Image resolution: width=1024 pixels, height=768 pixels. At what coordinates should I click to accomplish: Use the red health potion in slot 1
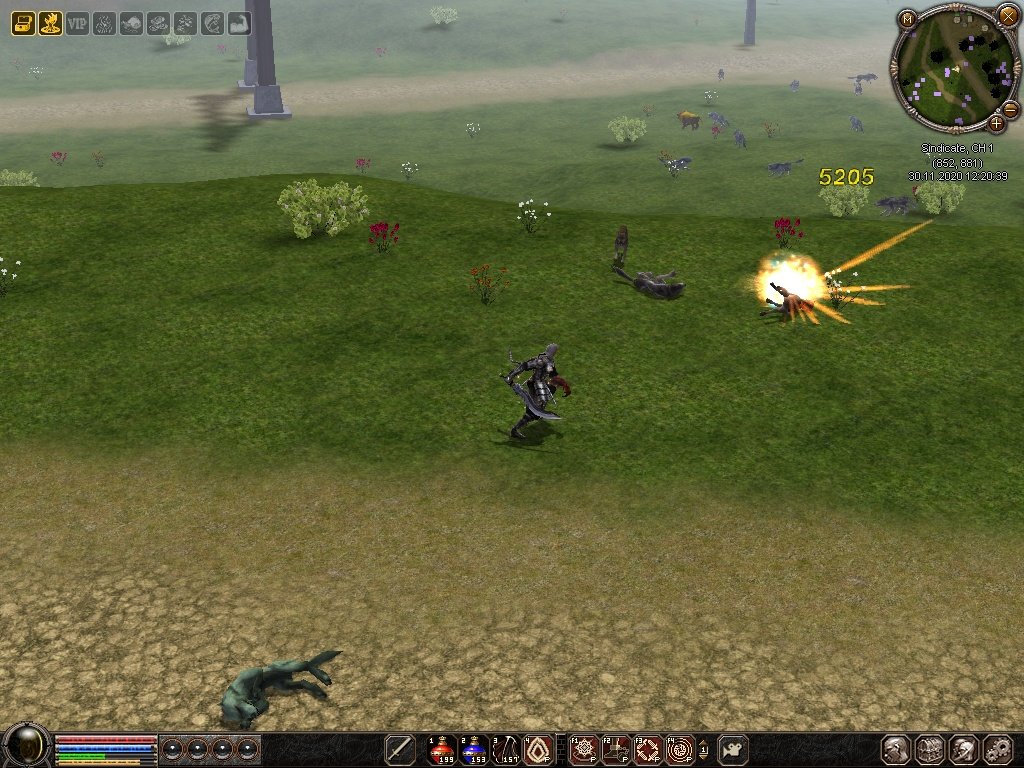click(441, 749)
